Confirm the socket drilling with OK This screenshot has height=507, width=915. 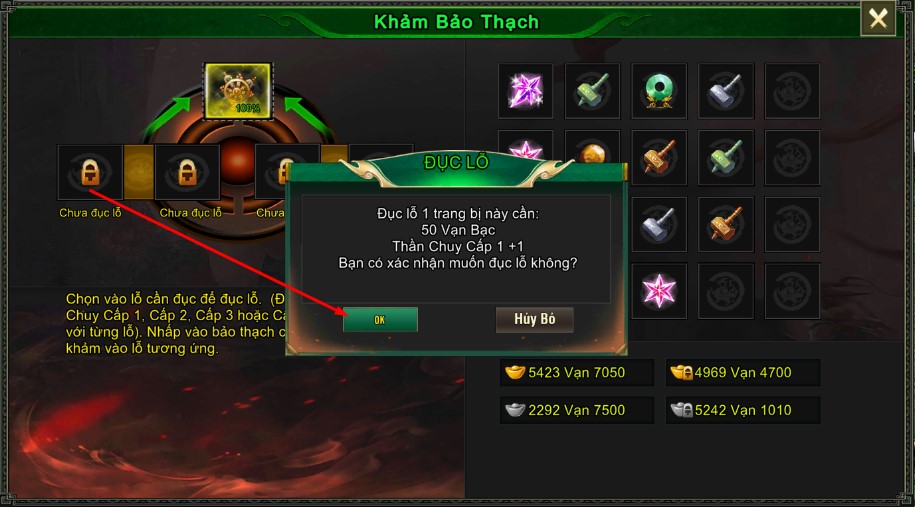380,320
